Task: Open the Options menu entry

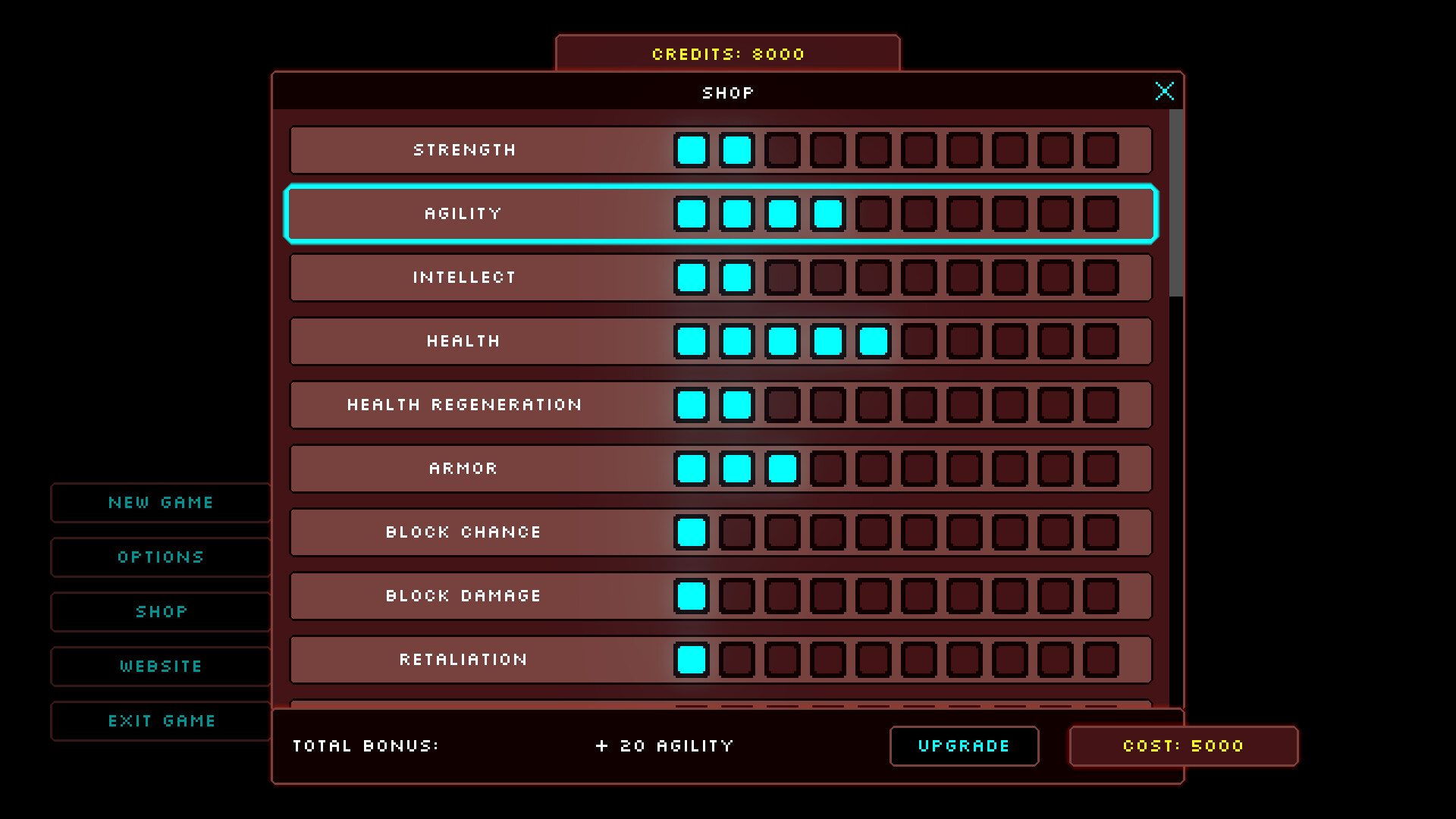Action: [161, 557]
